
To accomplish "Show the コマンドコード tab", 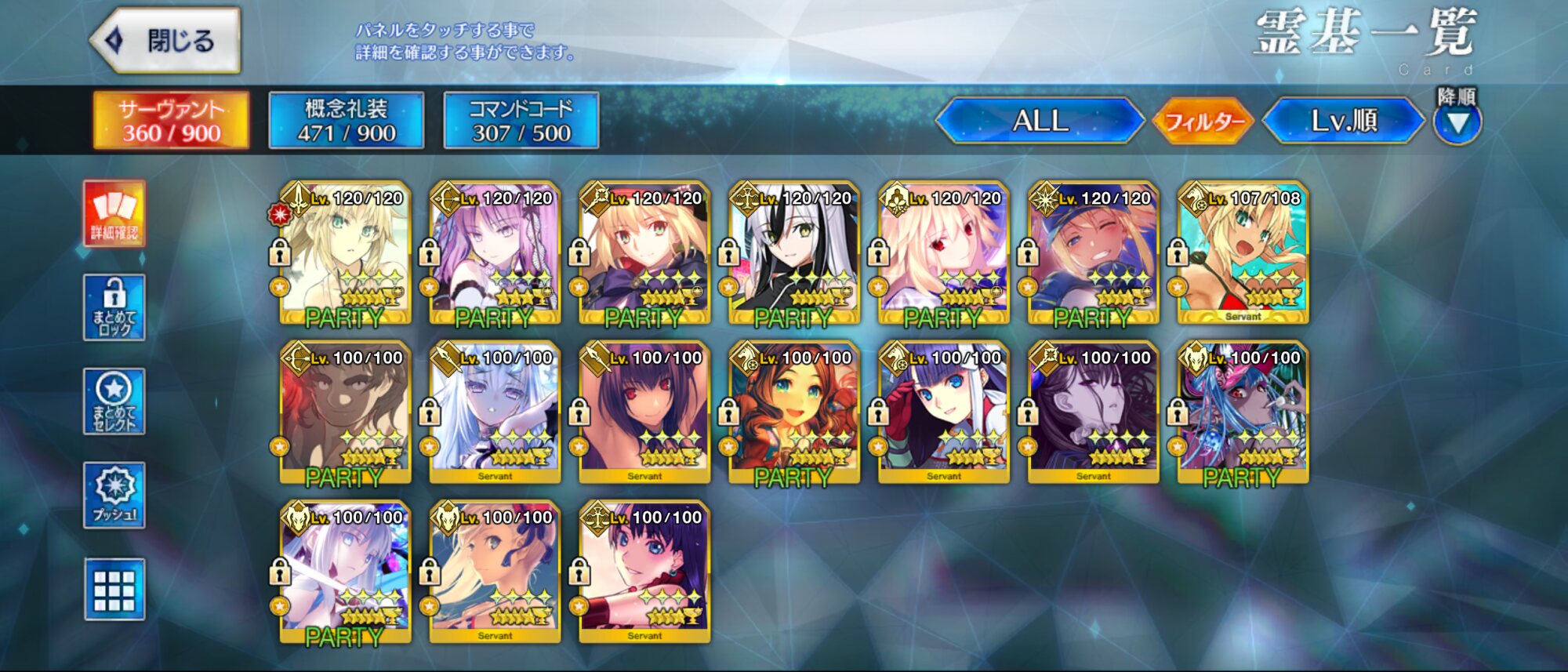I will tap(521, 121).
